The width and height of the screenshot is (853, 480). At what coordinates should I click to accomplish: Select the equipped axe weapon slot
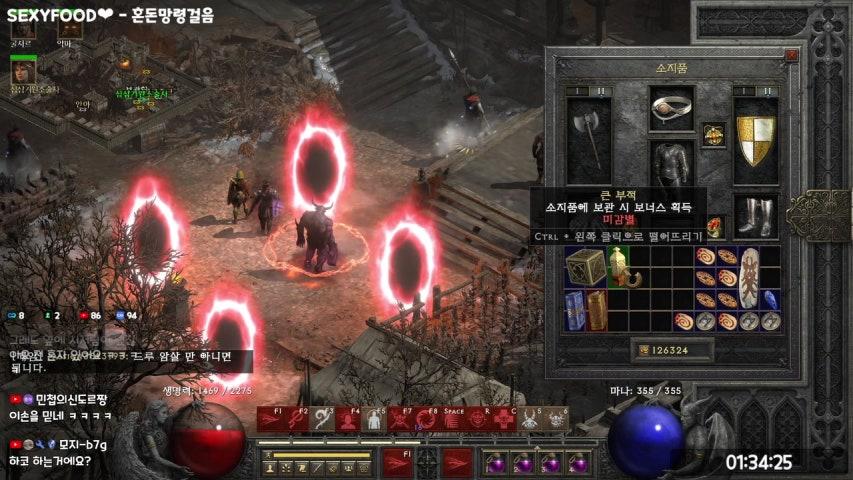pos(590,134)
